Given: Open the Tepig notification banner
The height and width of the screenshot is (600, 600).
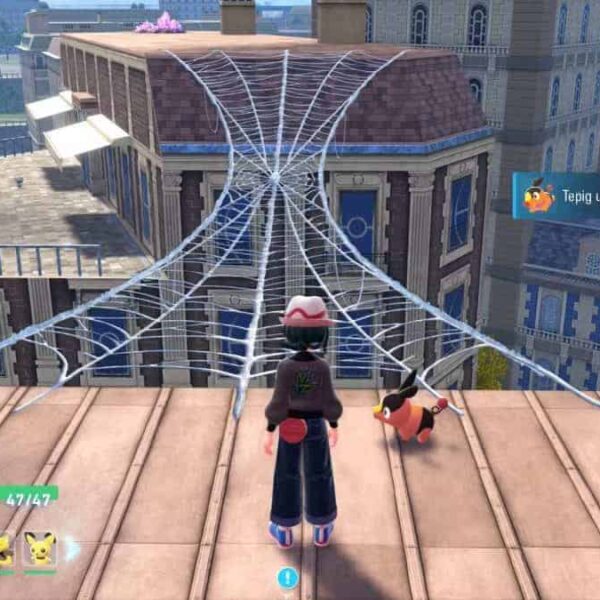Looking at the screenshot, I should tap(557, 197).
